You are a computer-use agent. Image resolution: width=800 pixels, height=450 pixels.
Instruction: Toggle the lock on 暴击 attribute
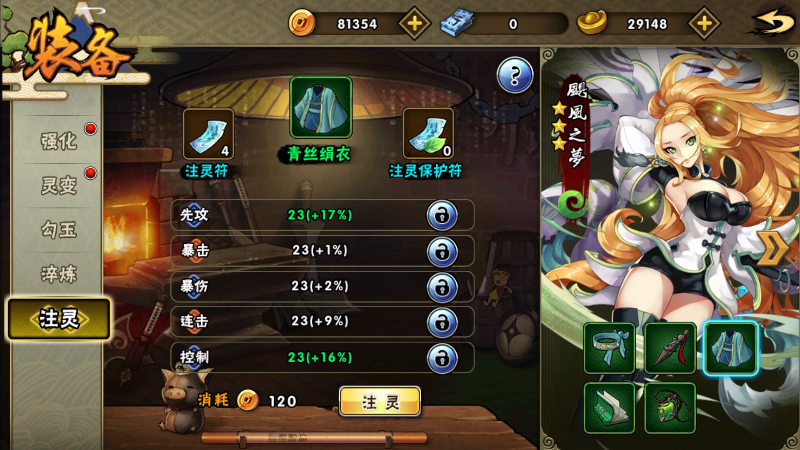pyautogui.click(x=442, y=250)
